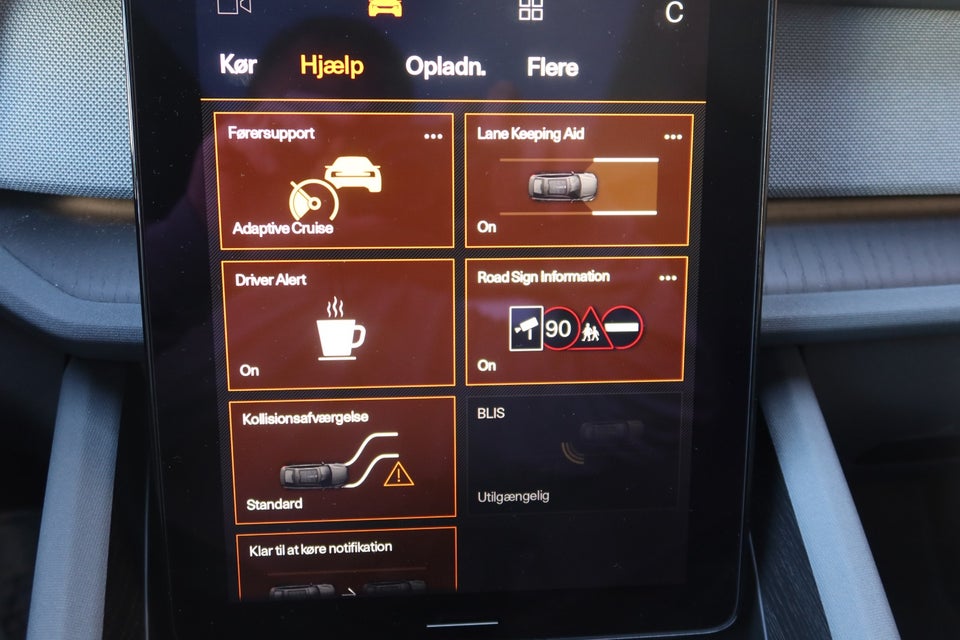
Task: Tap the camera icon at the top
Action: point(234,7)
